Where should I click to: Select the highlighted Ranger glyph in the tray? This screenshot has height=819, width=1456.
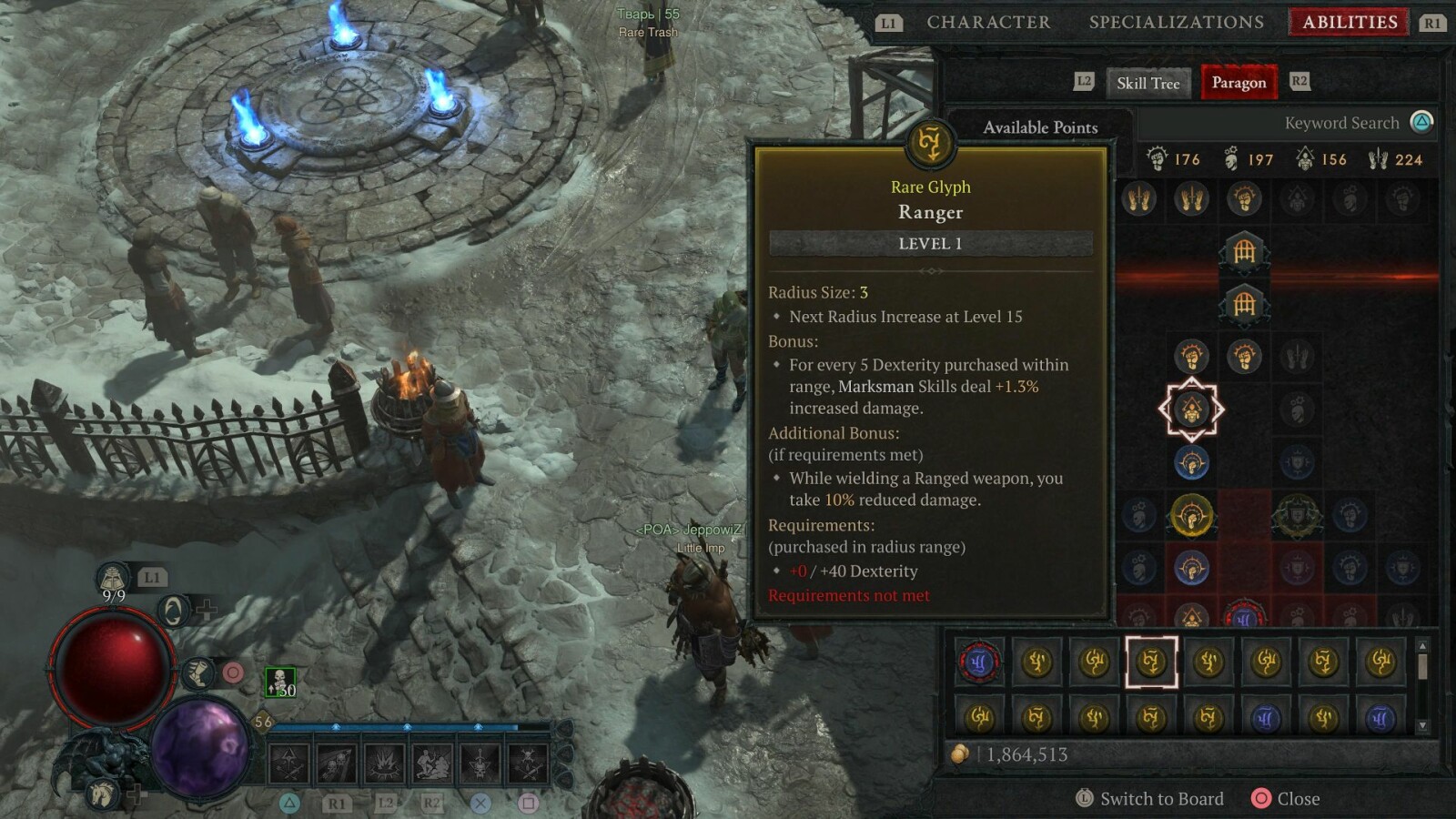coord(1150,662)
